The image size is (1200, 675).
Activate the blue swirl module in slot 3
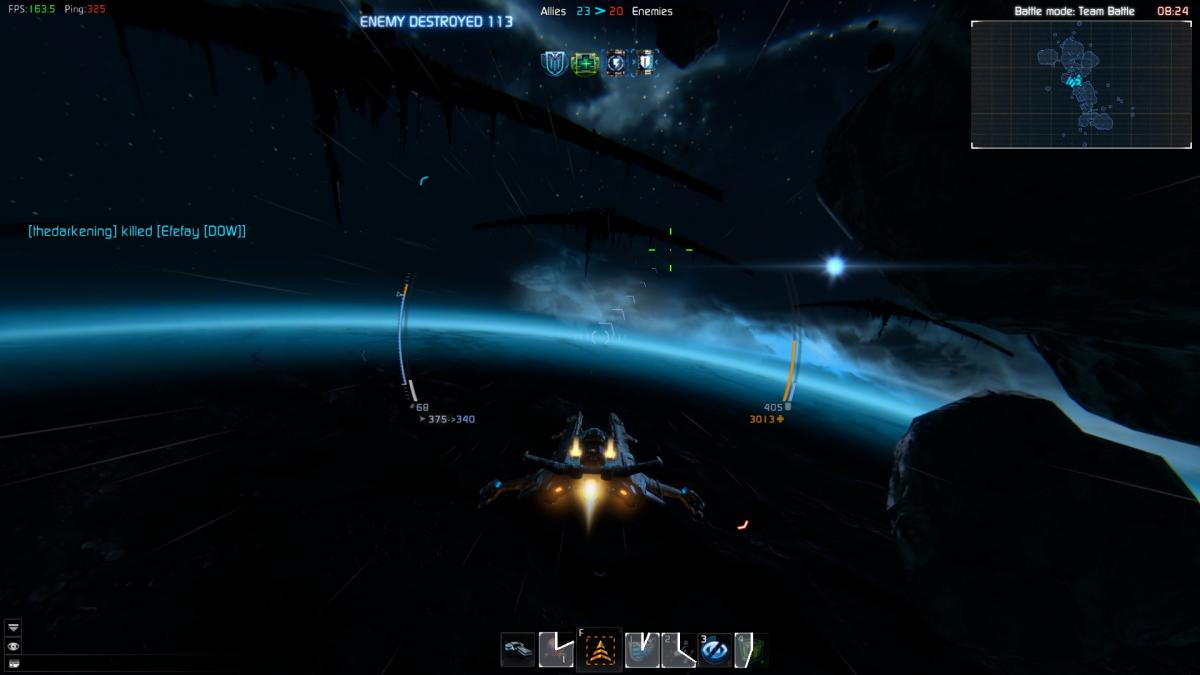click(x=715, y=651)
